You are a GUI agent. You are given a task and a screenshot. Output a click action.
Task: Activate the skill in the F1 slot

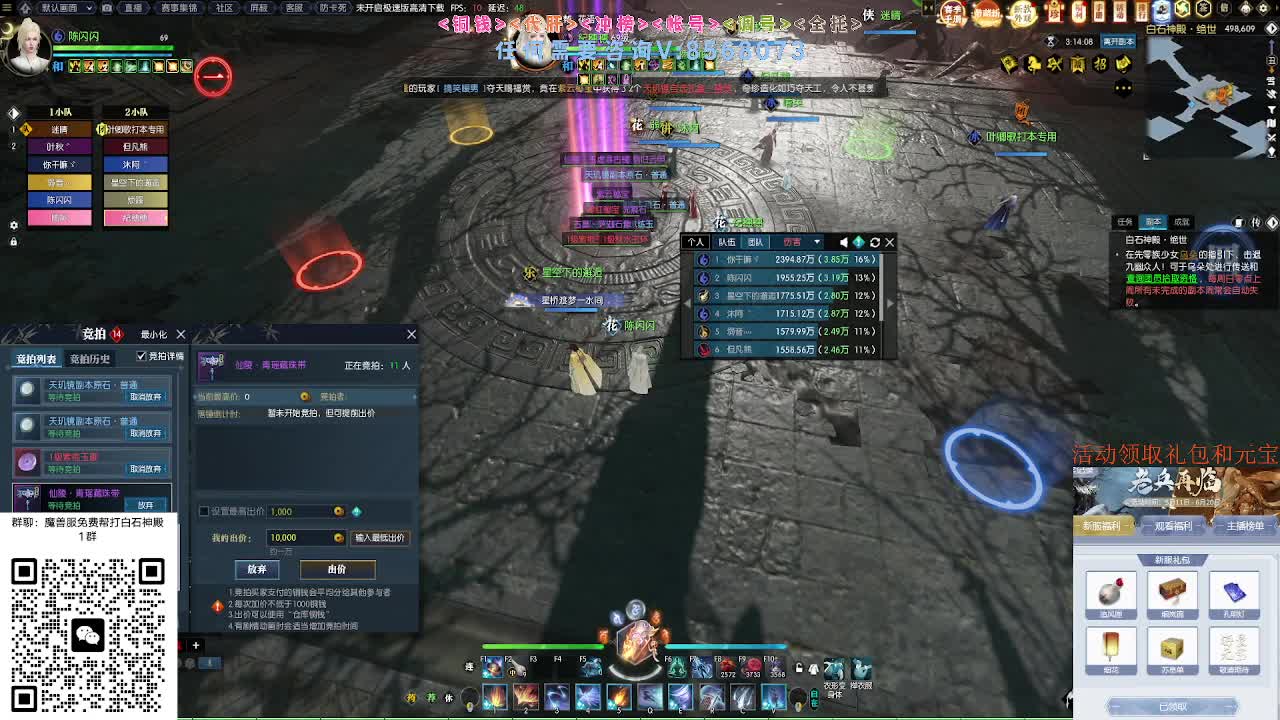[x=492, y=667]
